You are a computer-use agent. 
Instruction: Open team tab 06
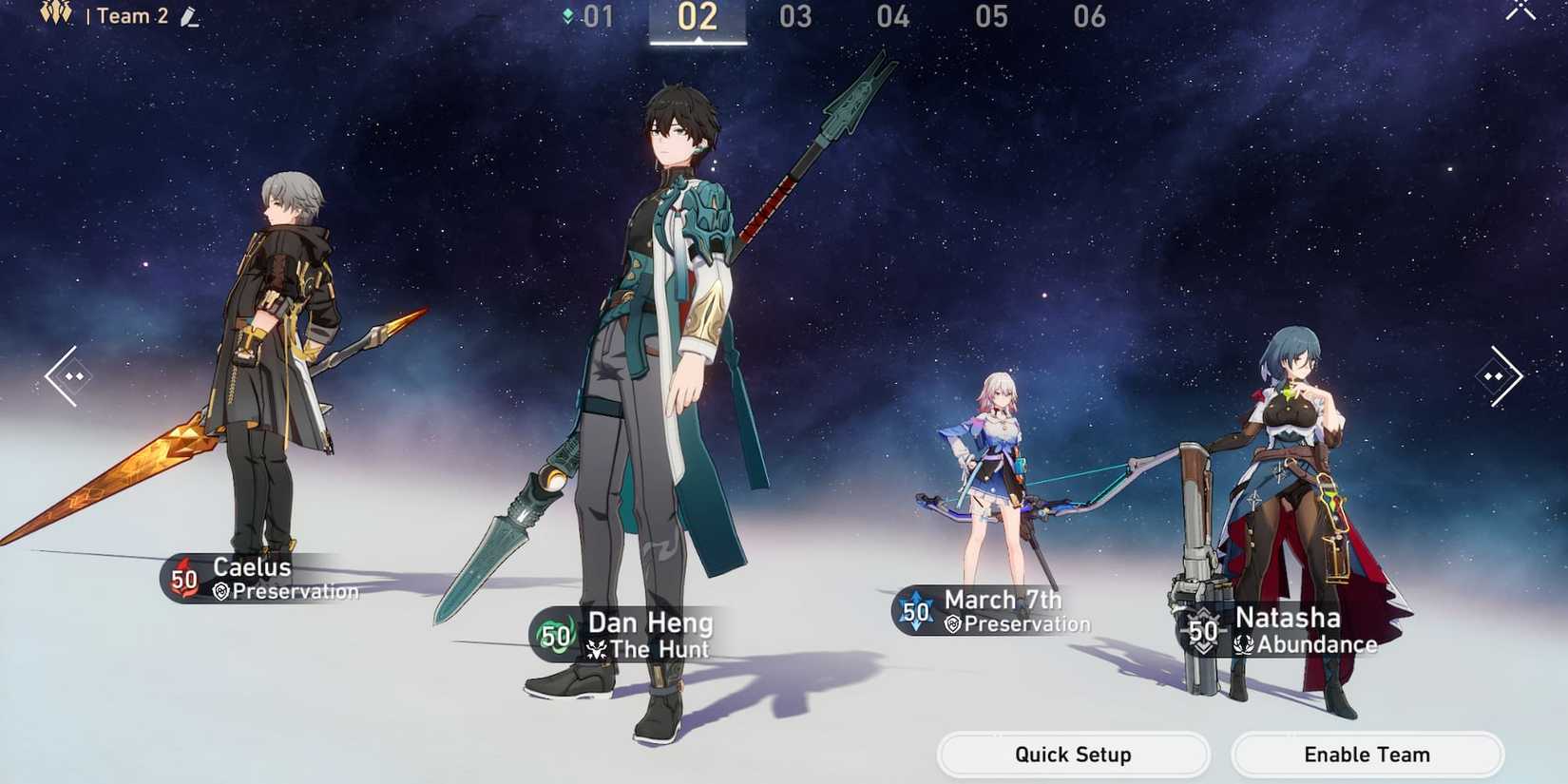coord(1089,16)
